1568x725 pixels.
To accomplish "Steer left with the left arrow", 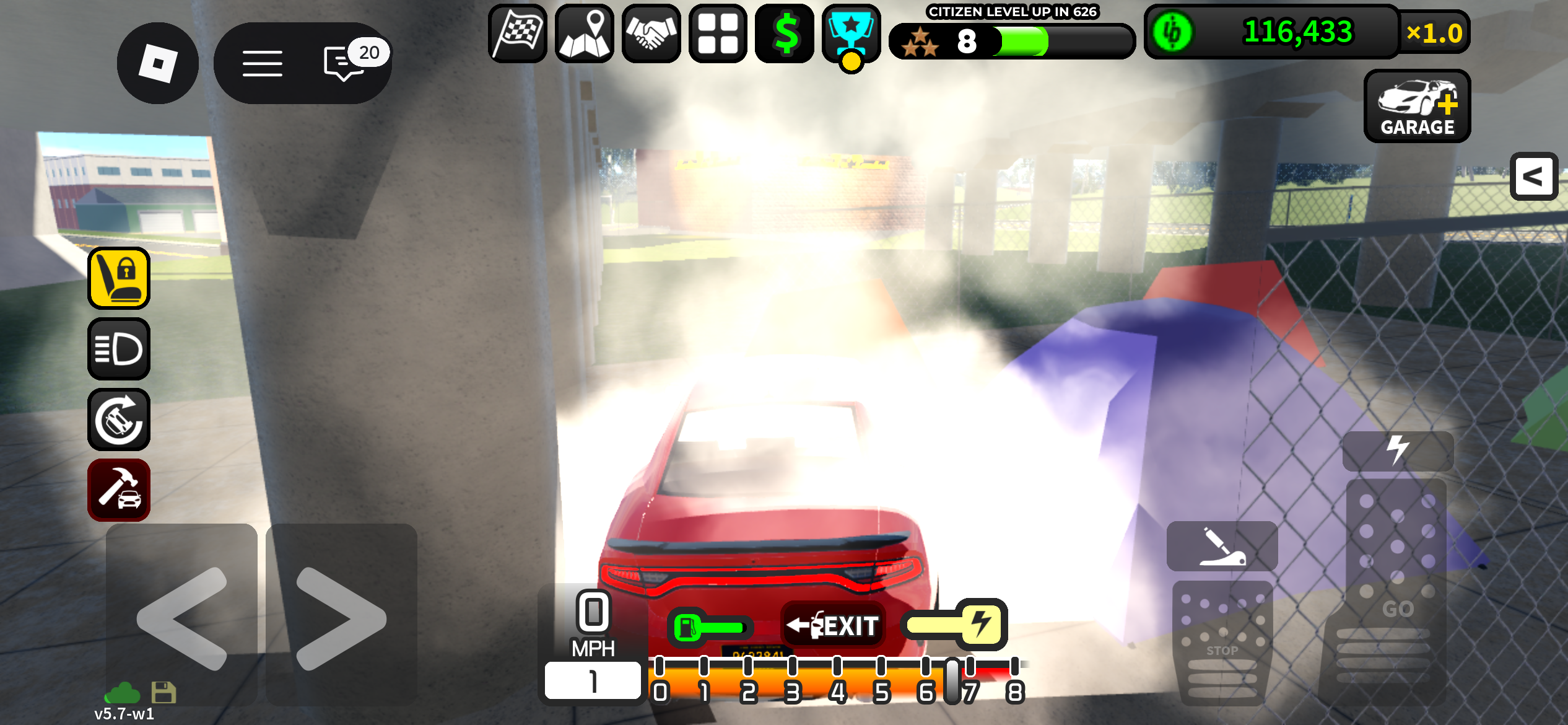I will coord(181,617).
